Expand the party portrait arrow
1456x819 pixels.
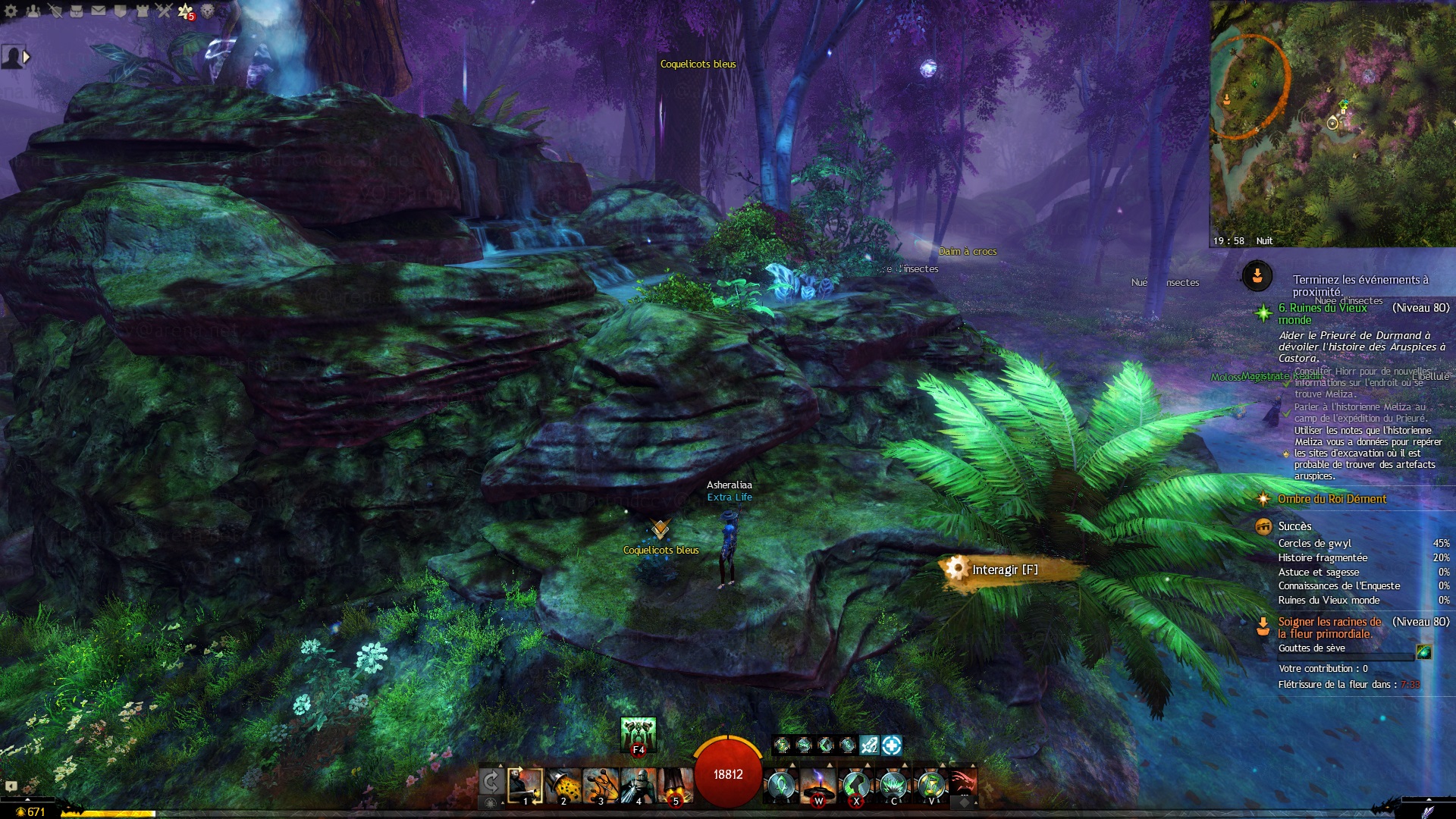pyautogui.click(x=27, y=57)
